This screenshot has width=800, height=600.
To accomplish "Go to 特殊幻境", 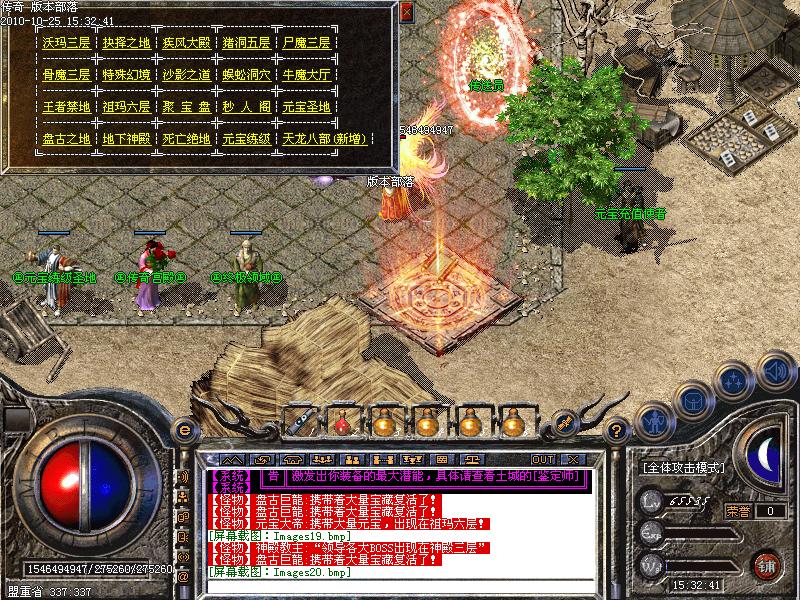I will point(127,75).
